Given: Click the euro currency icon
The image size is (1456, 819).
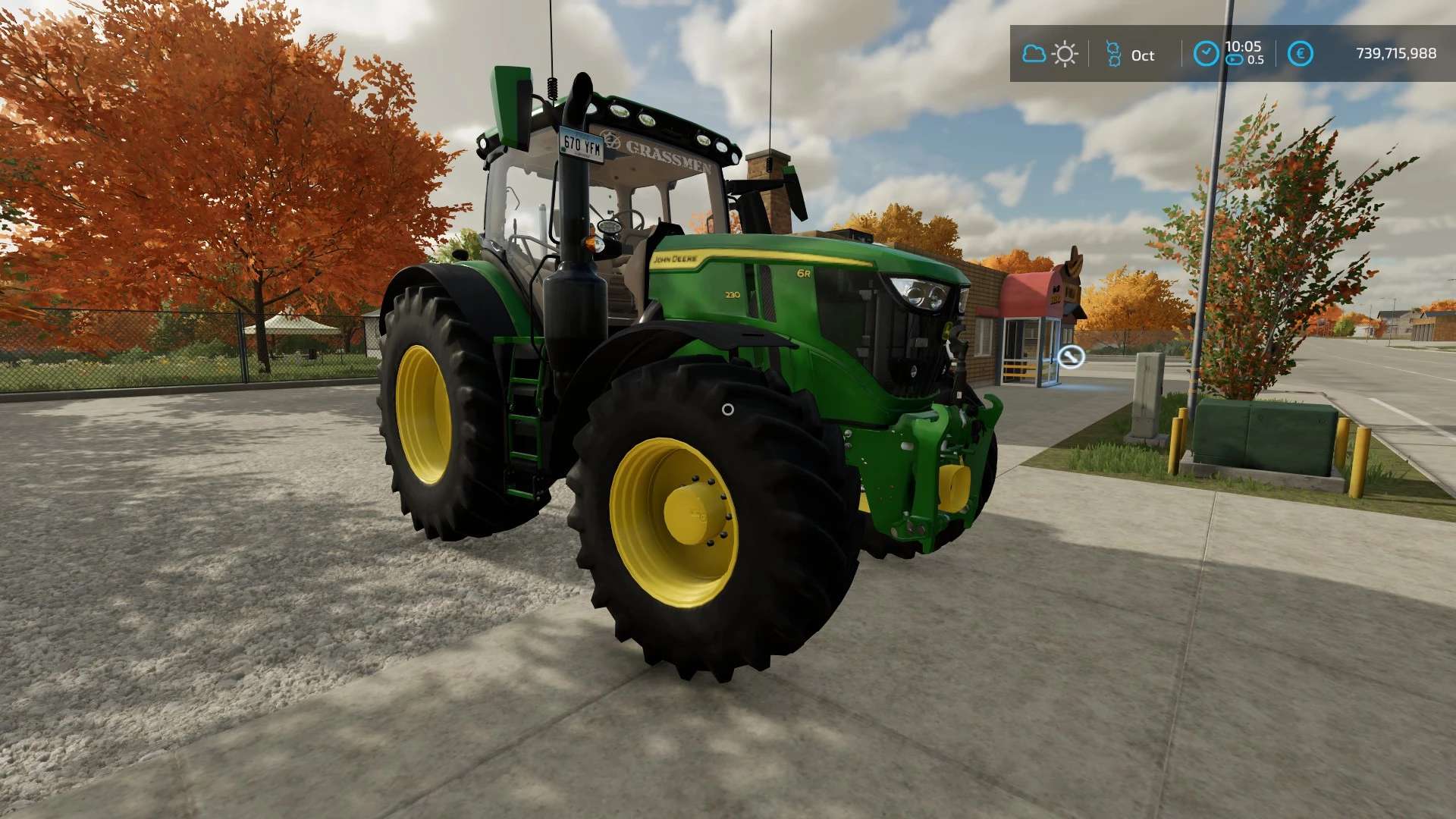Looking at the screenshot, I should click(1300, 53).
